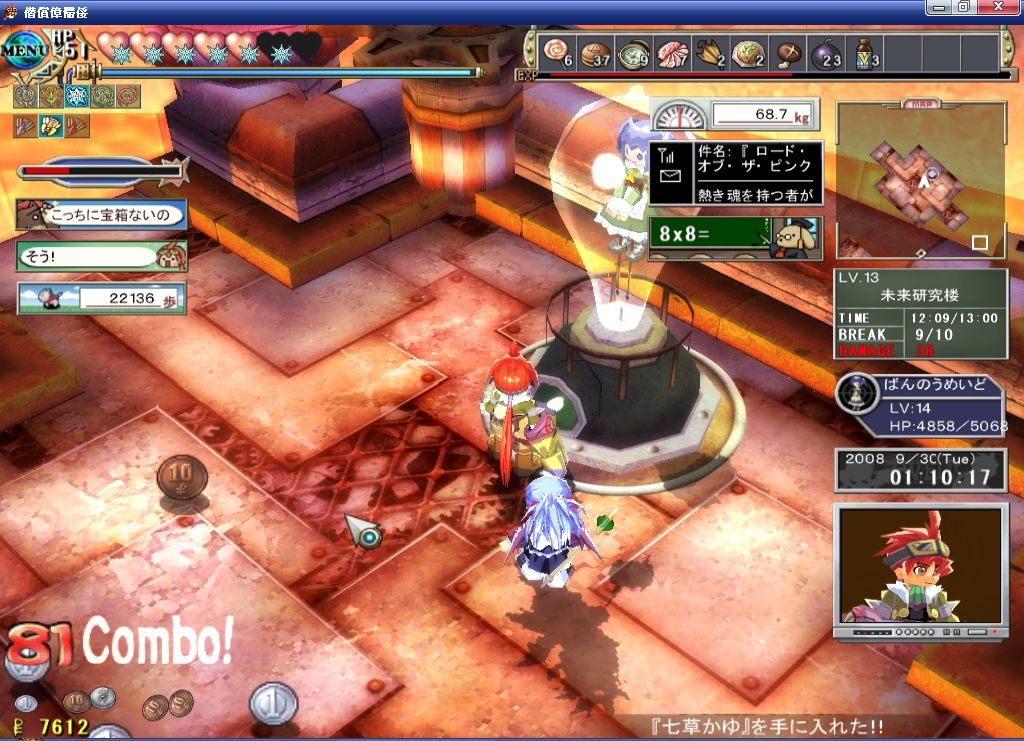Pick the purple bomb item slot
This screenshot has width=1024, height=741.
point(826,53)
